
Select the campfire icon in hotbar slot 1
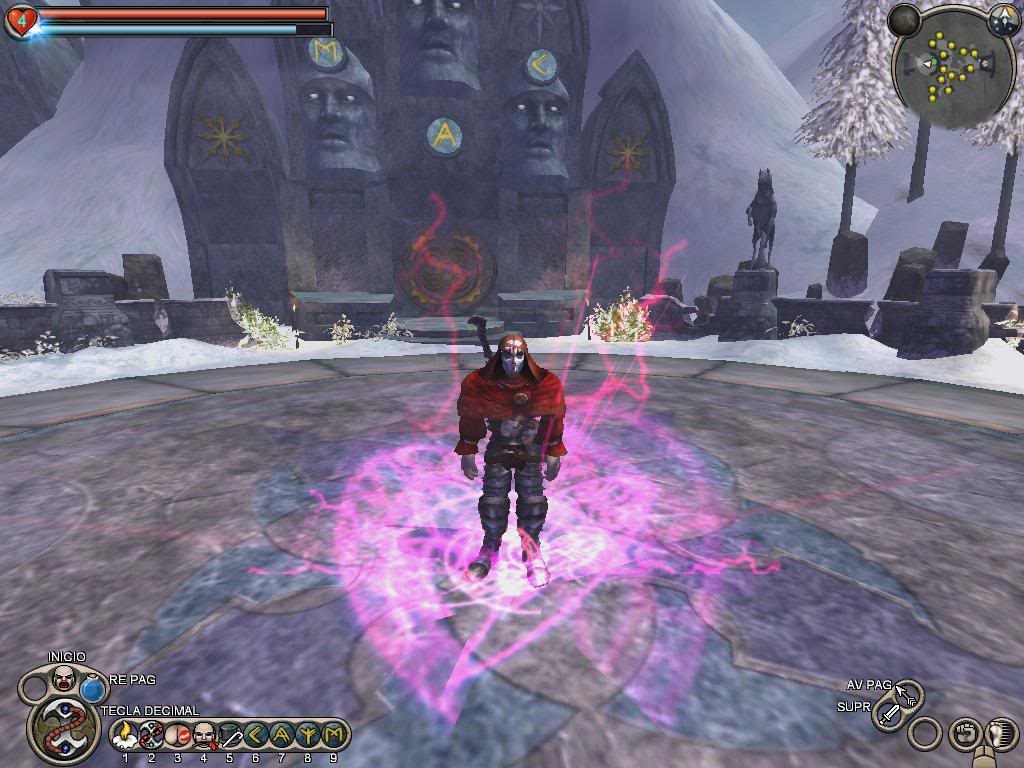point(125,736)
